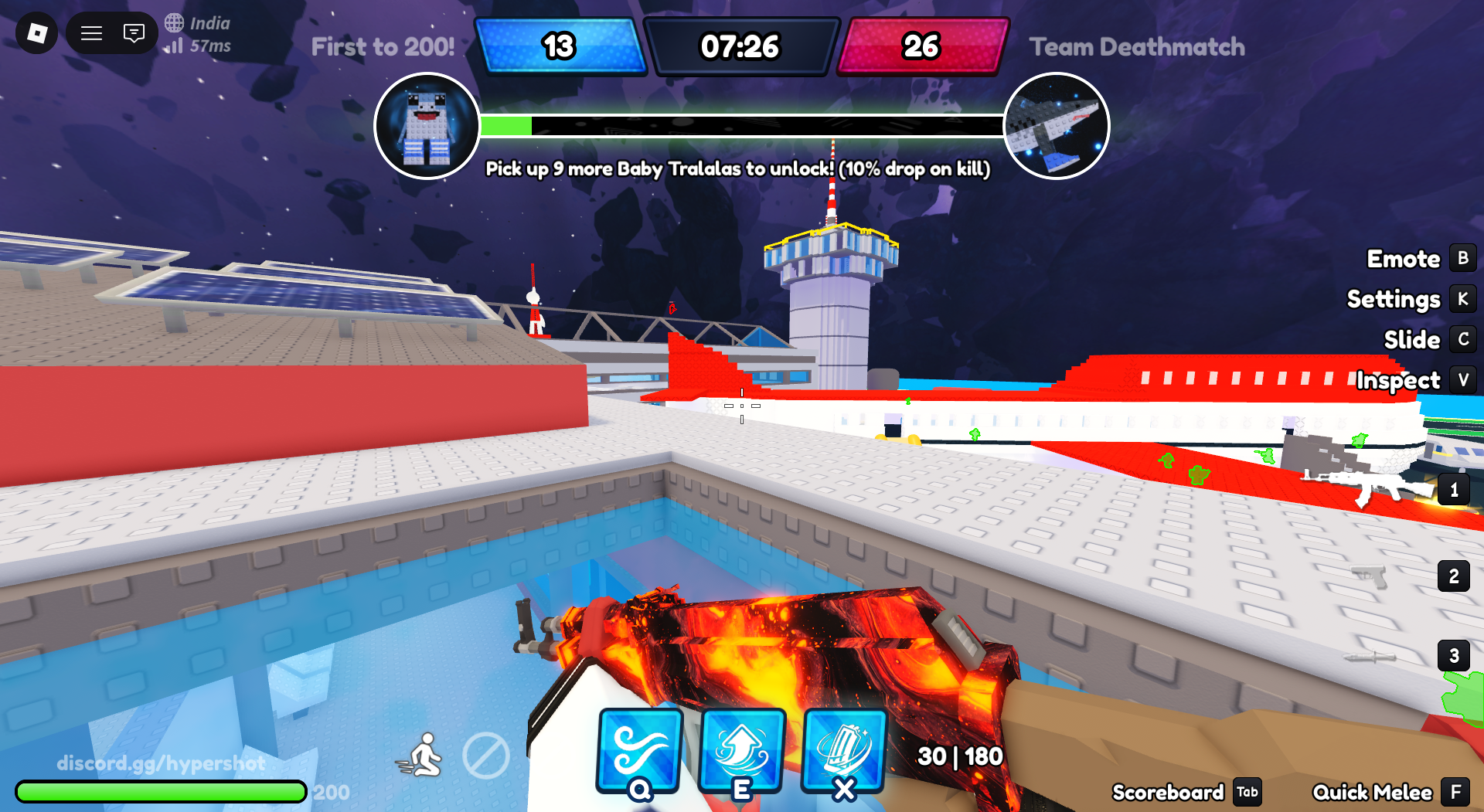The width and height of the screenshot is (1484, 812).
Task: Click the Roblox logo
Action: tap(36, 33)
